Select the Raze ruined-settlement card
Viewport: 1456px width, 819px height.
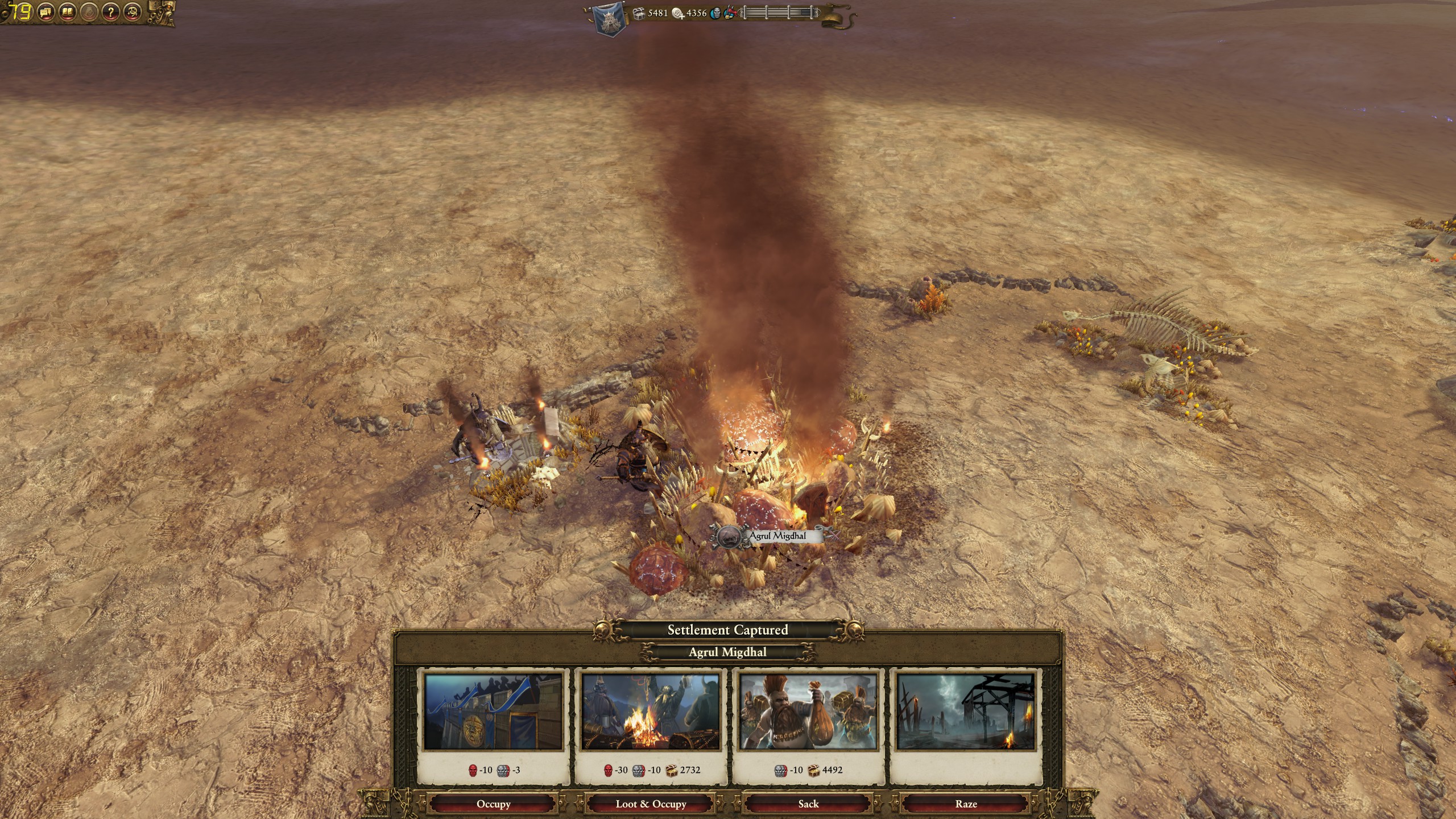pyautogui.click(x=966, y=712)
